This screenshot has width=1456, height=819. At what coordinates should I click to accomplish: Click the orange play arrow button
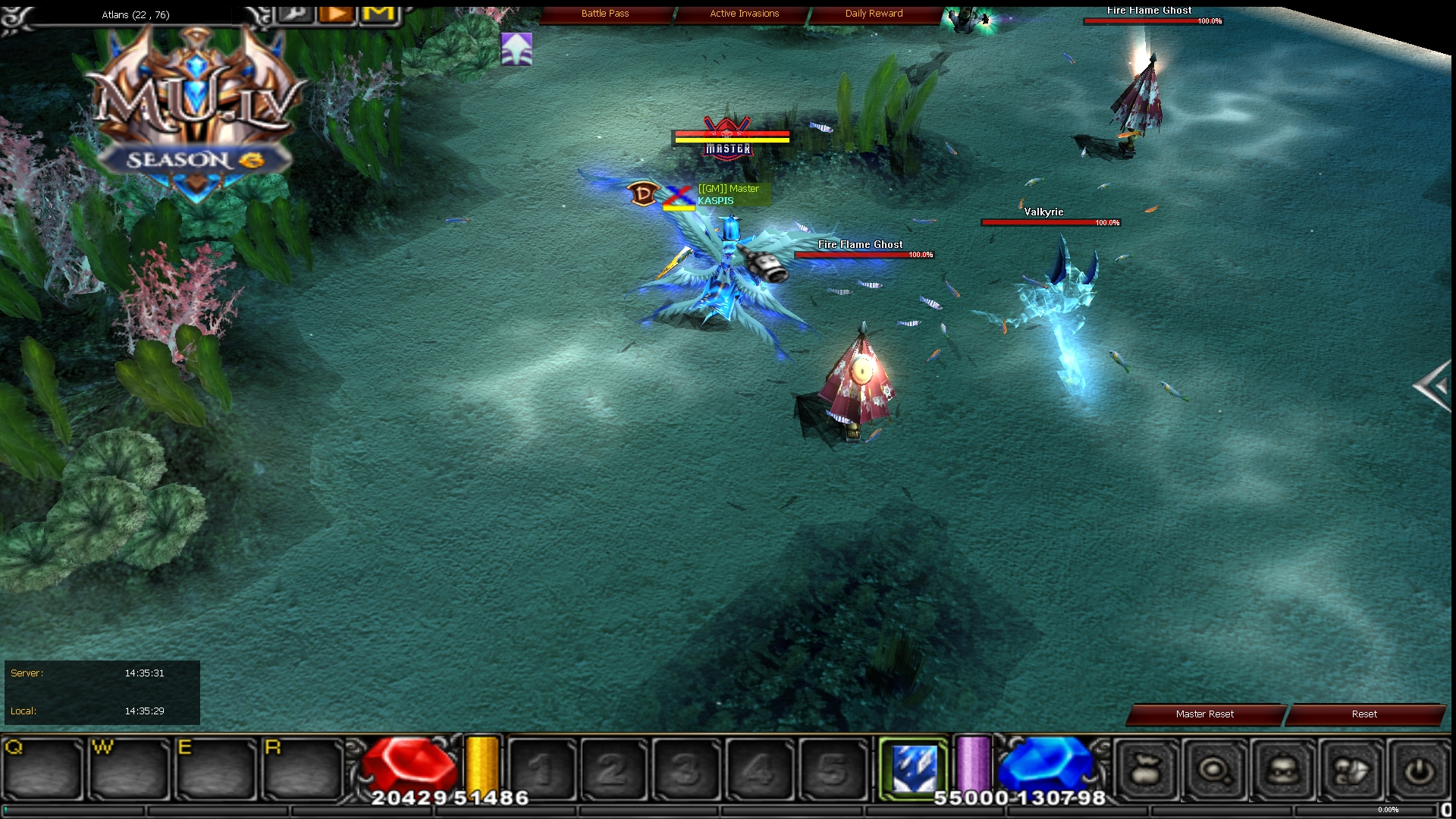[337, 13]
